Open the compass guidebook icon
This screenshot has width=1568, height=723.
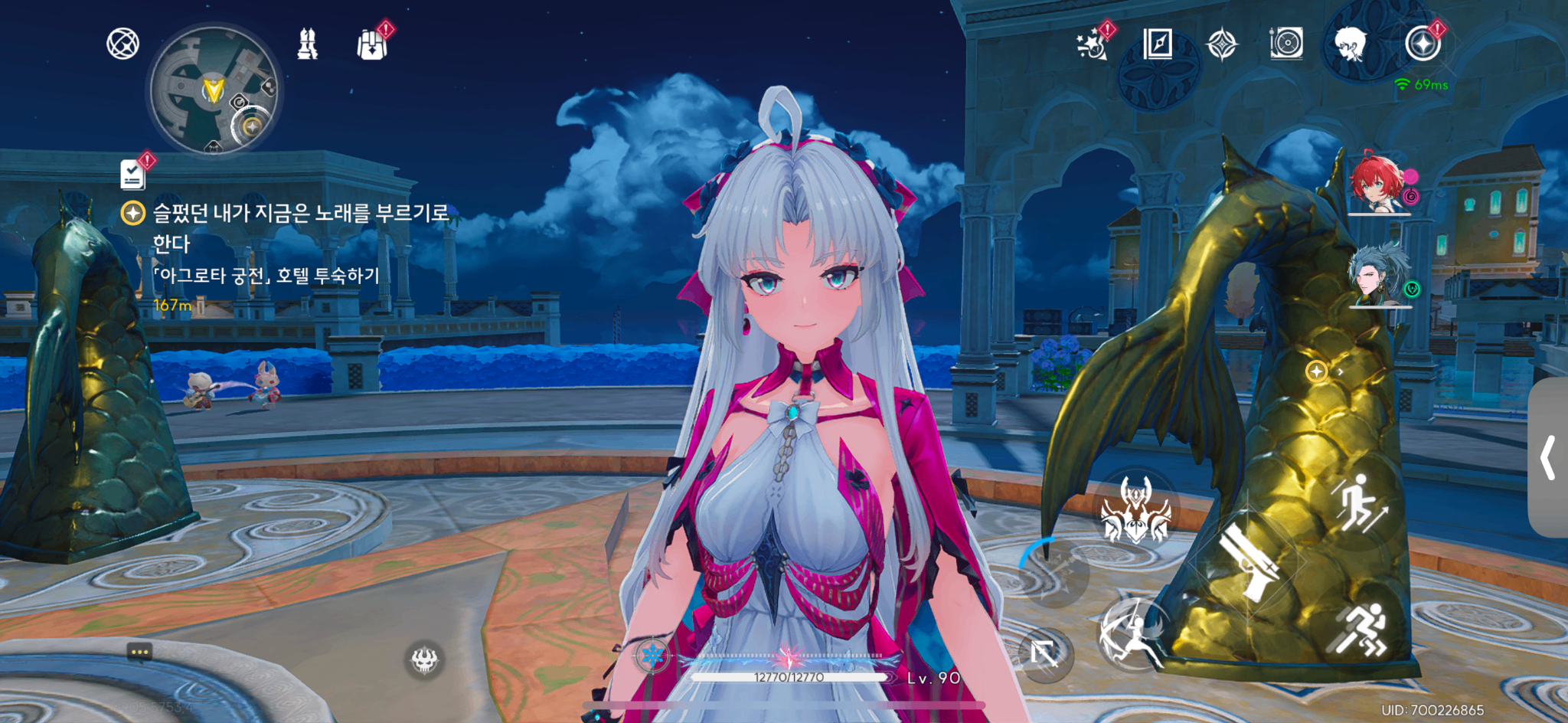click(x=1157, y=44)
